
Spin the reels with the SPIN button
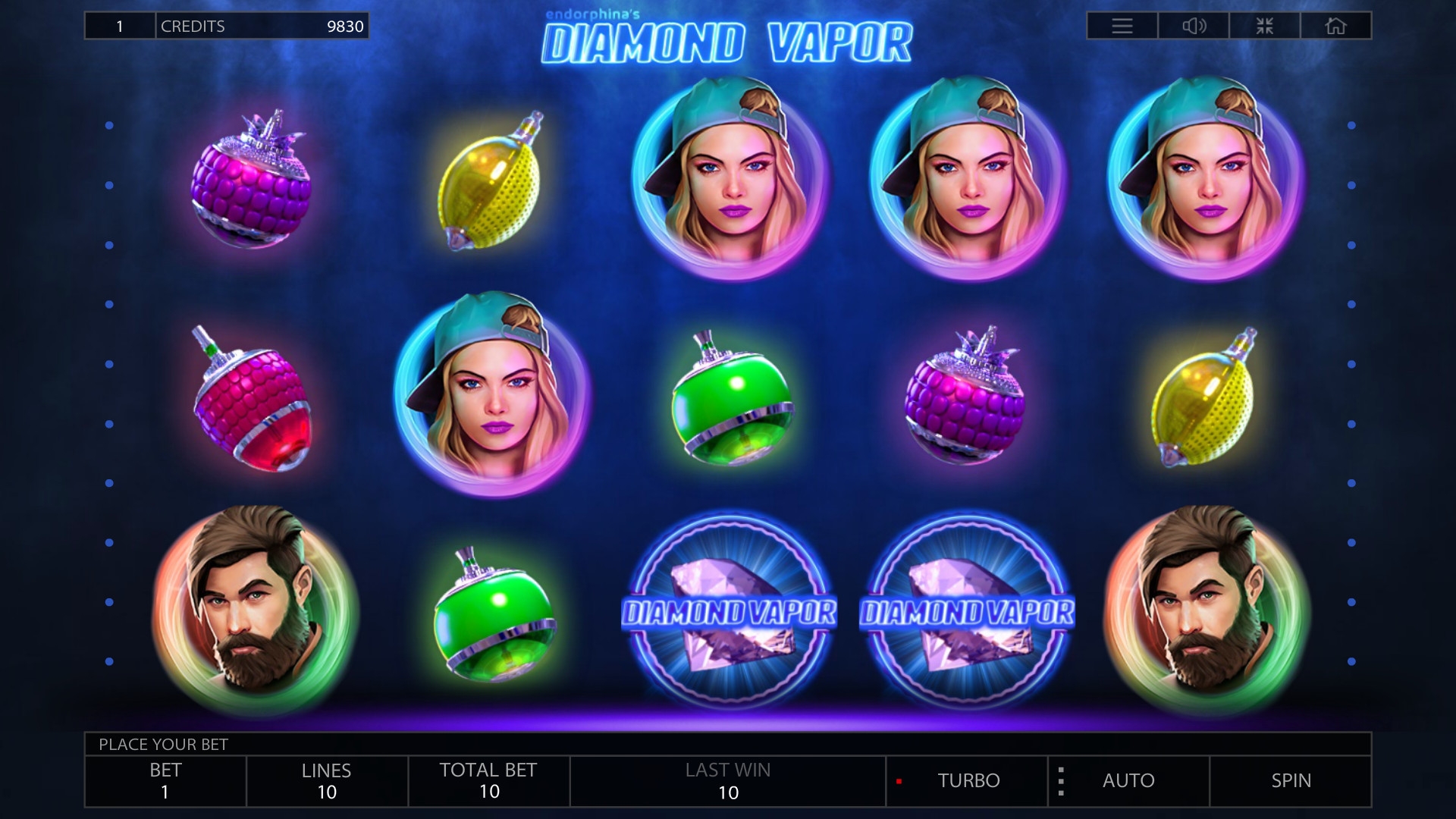click(1291, 780)
